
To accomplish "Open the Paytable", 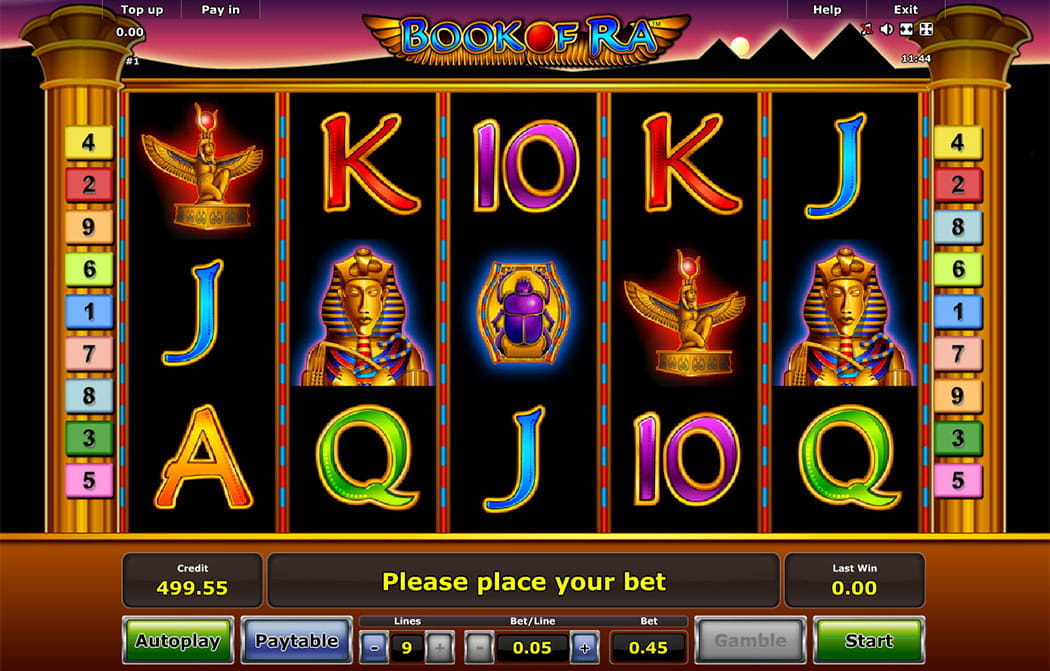I will [x=296, y=640].
